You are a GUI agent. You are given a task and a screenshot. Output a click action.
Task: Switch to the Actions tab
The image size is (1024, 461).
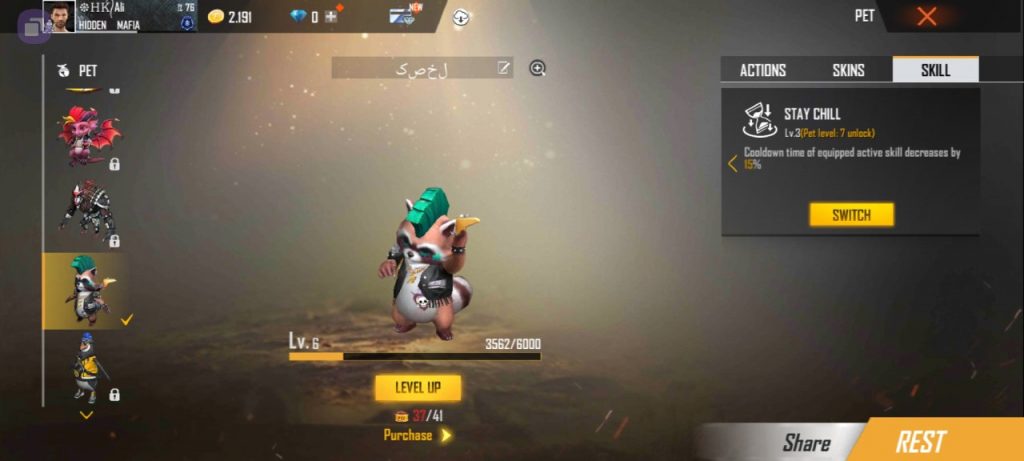point(762,70)
